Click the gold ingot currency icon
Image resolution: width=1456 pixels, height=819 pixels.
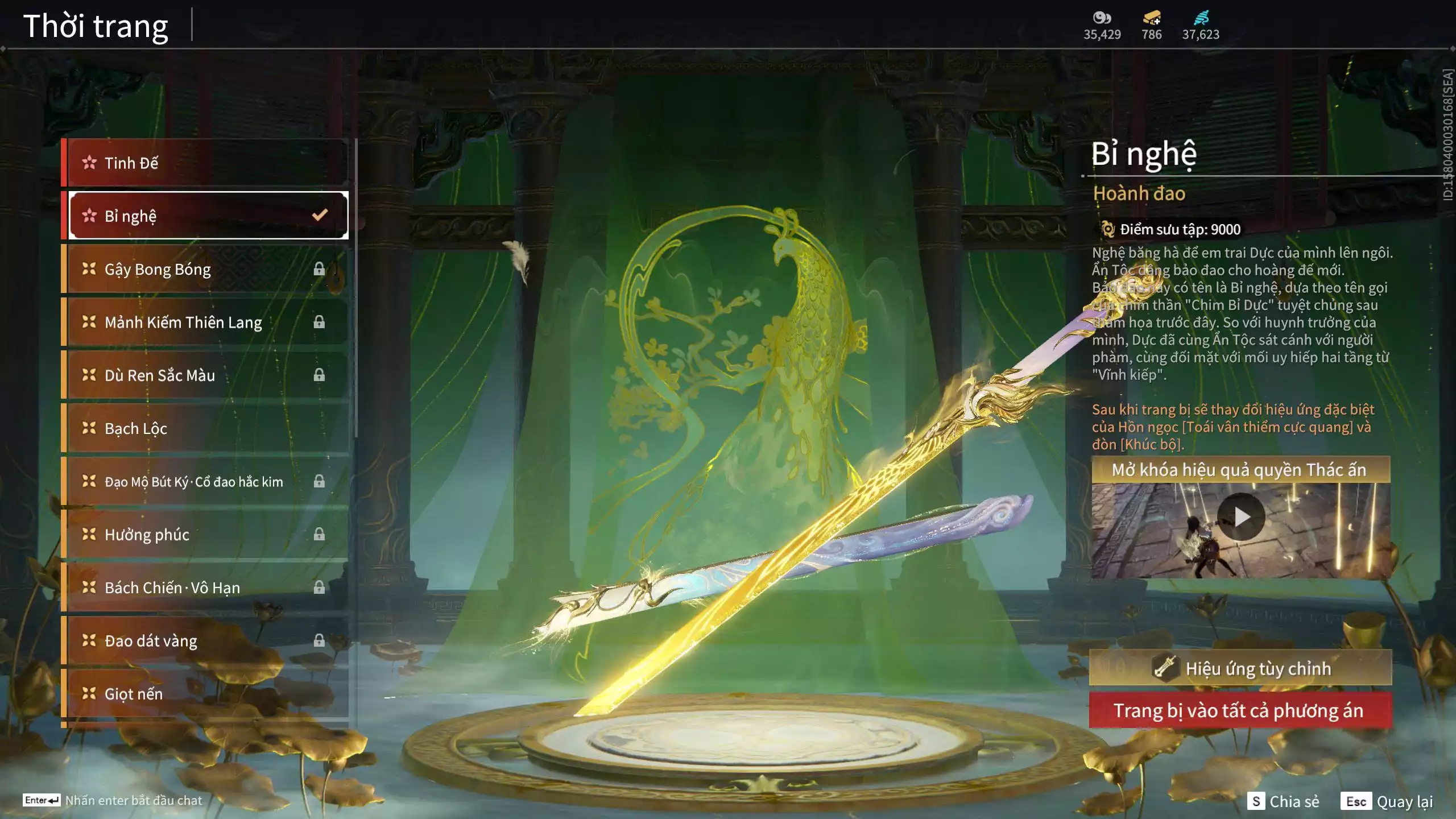pyautogui.click(x=1152, y=18)
